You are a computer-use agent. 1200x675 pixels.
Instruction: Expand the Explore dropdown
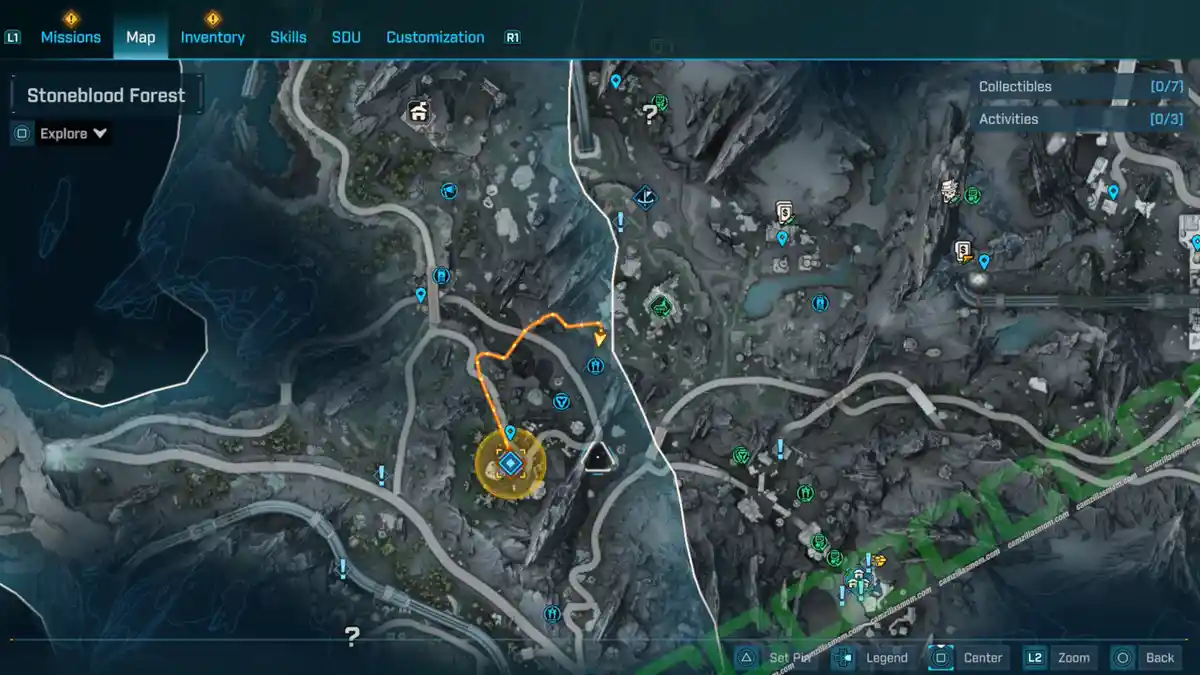pyautogui.click(x=73, y=133)
